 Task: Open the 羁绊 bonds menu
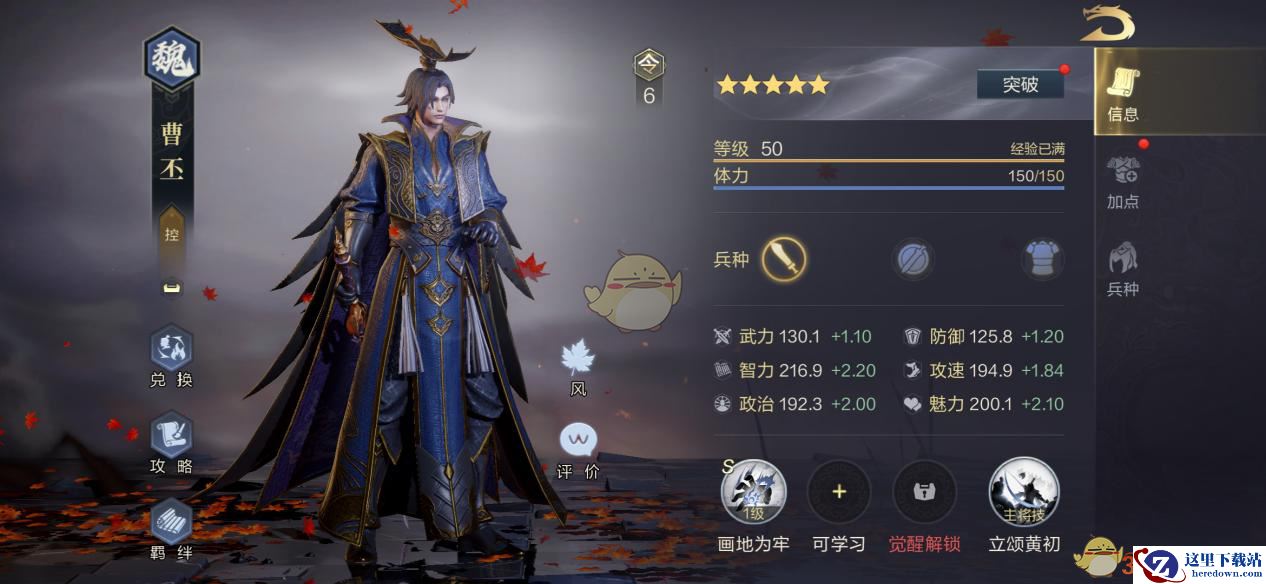(x=171, y=526)
